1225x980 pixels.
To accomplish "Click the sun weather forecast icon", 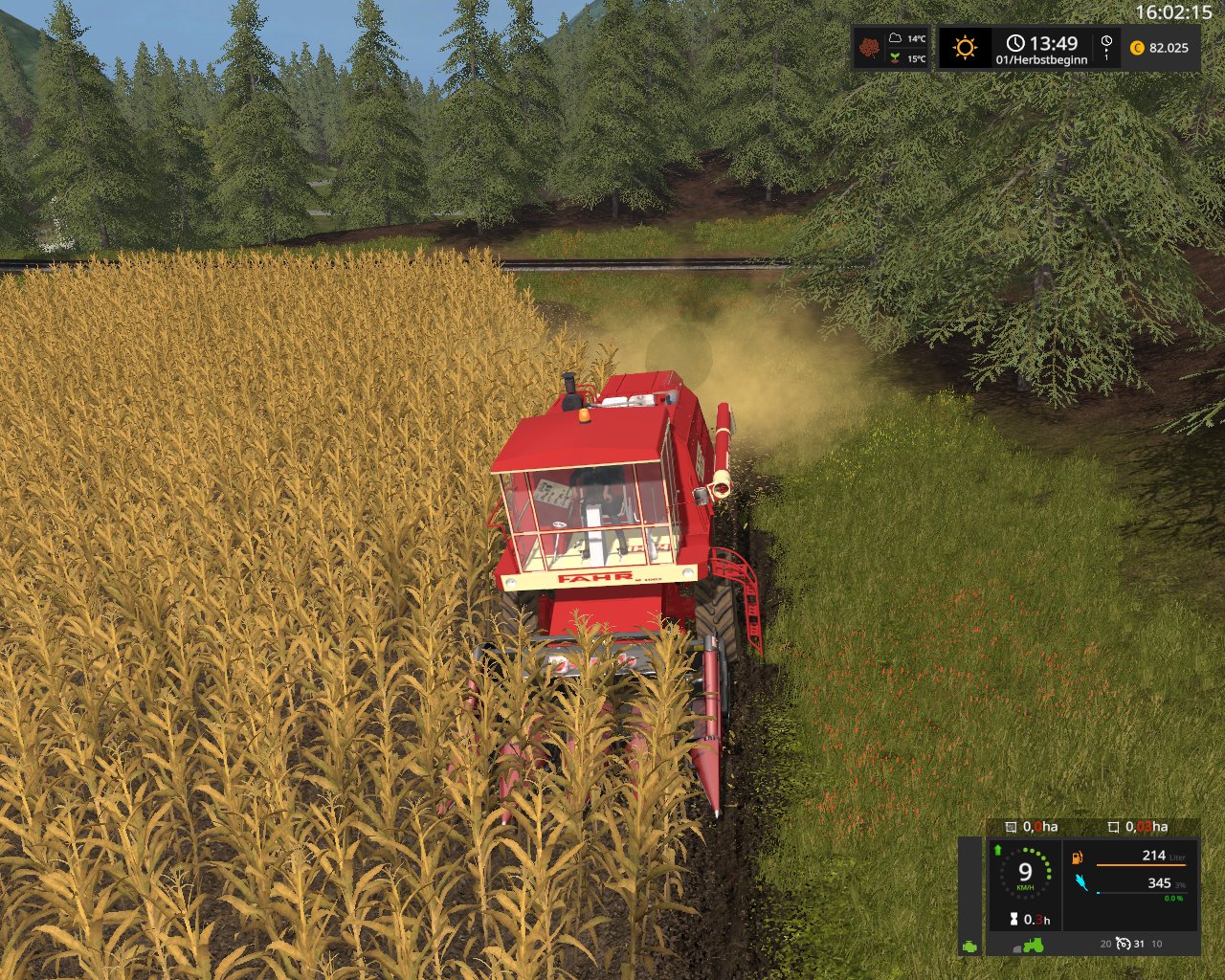I will tap(965, 47).
